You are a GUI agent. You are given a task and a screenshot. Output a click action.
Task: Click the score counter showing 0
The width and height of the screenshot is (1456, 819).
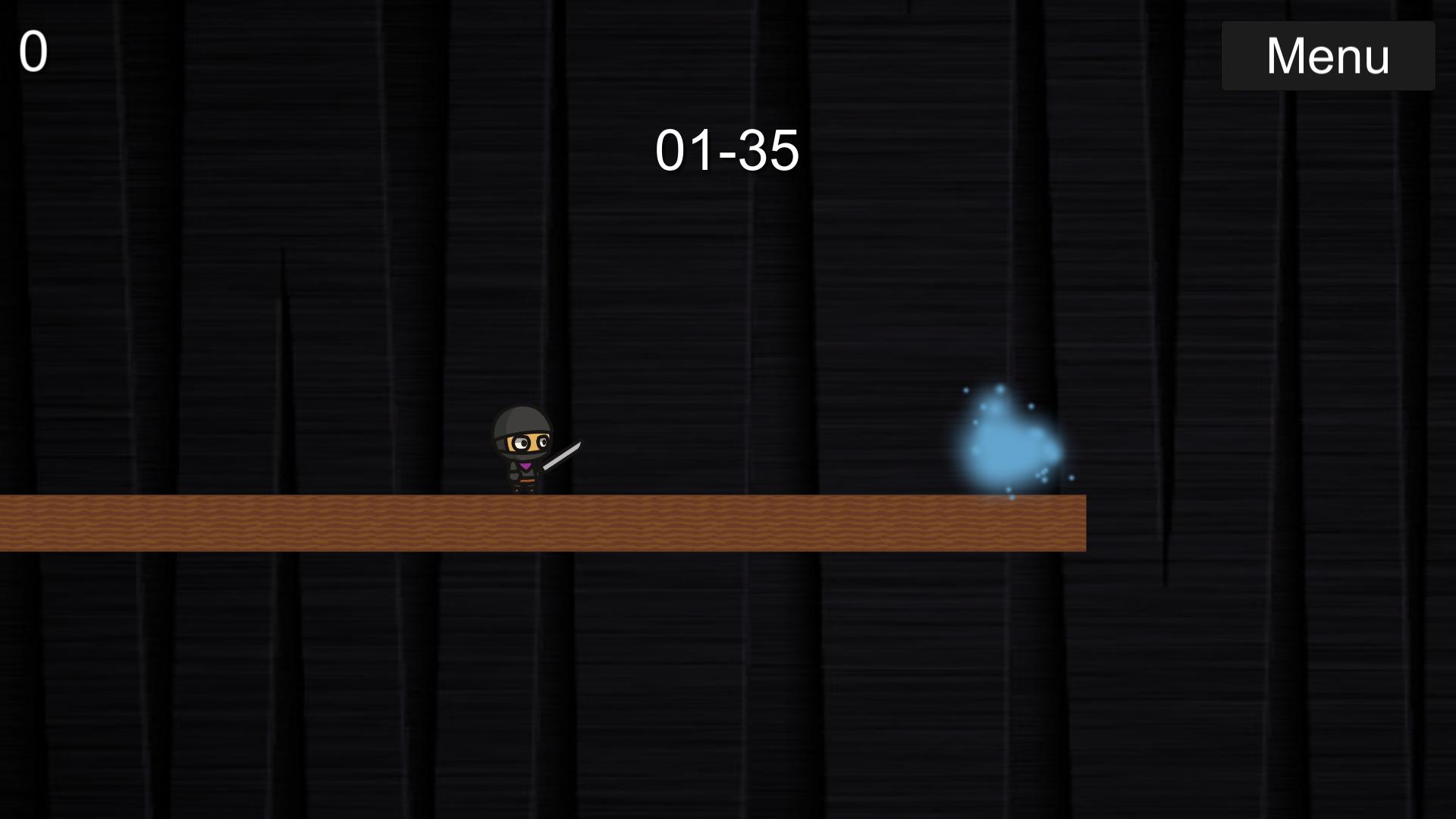coord(33,52)
